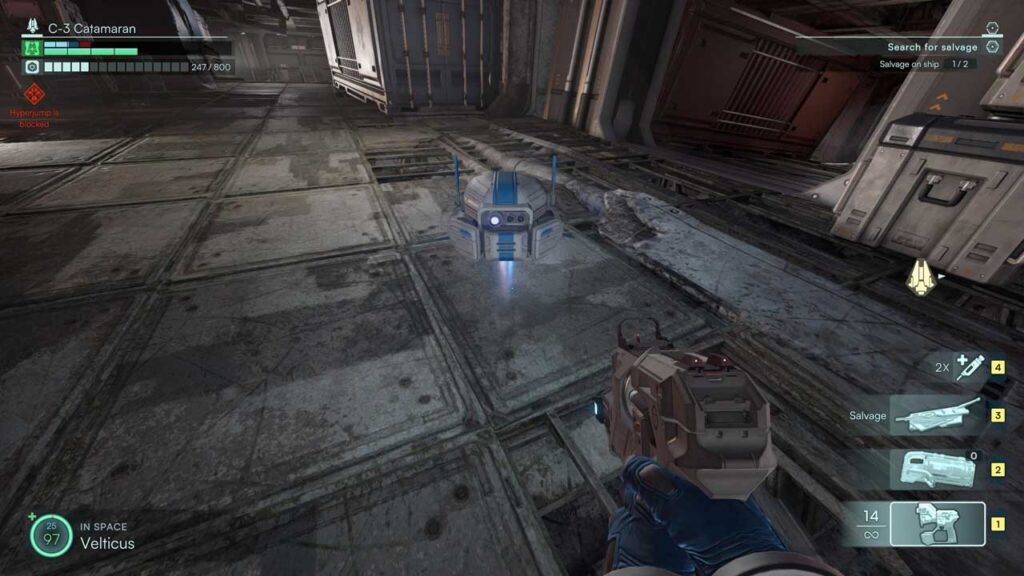Viewport: 1024px width, 576px height.
Task: Open the Velticus location indicator
Action: click(x=107, y=543)
